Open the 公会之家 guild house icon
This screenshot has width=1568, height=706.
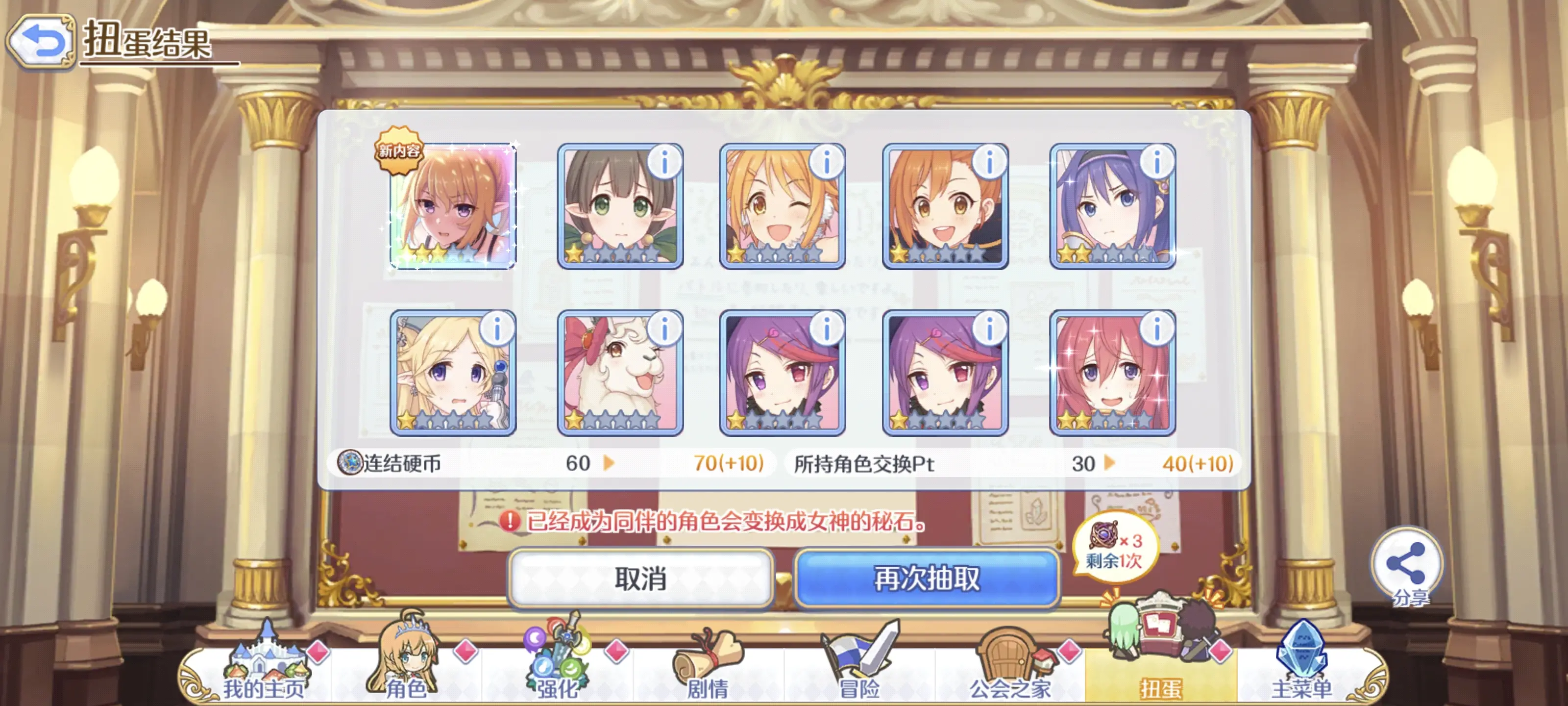click(x=1007, y=658)
